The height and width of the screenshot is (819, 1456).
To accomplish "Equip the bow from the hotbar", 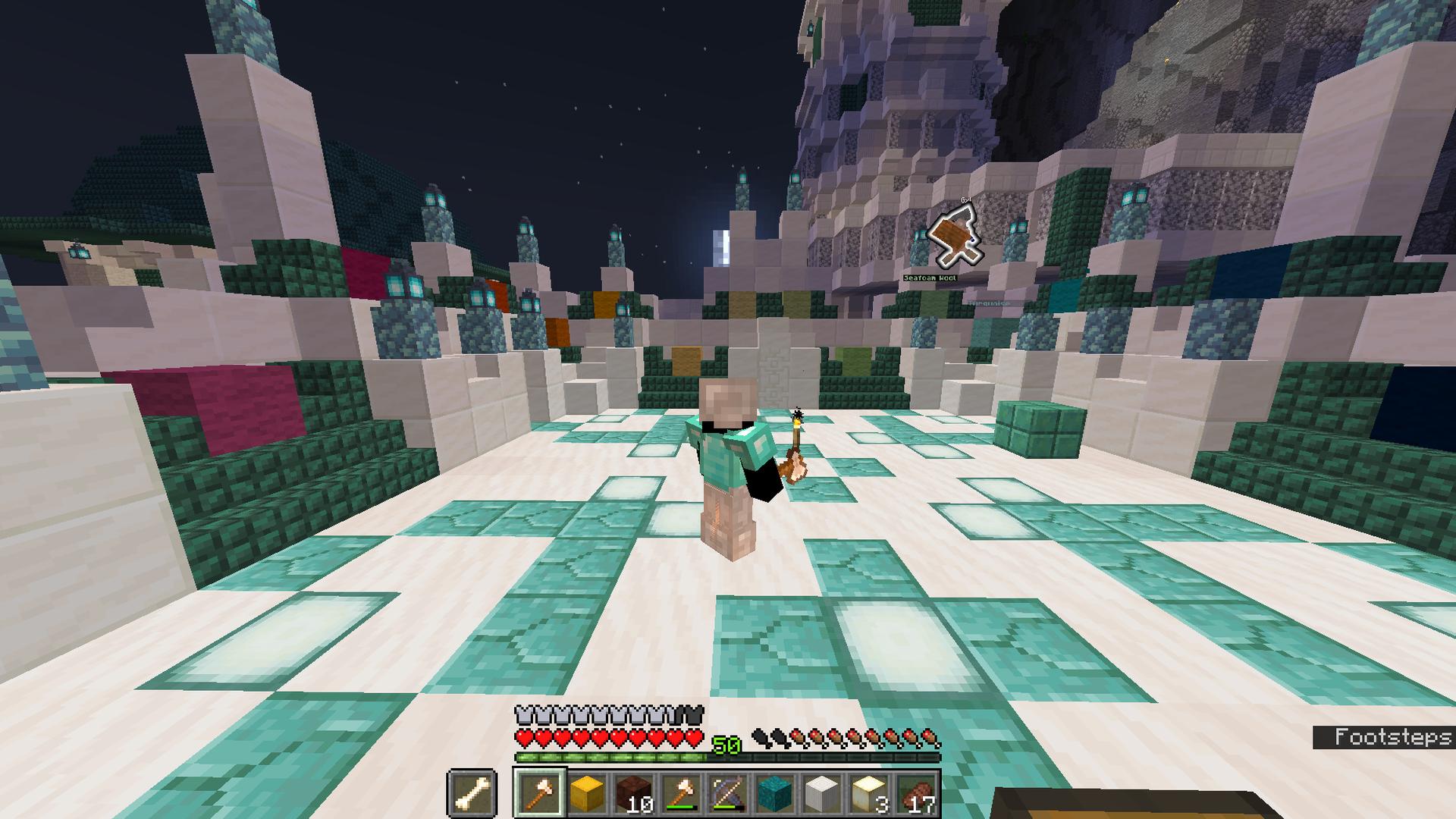I will pyautogui.click(x=726, y=794).
